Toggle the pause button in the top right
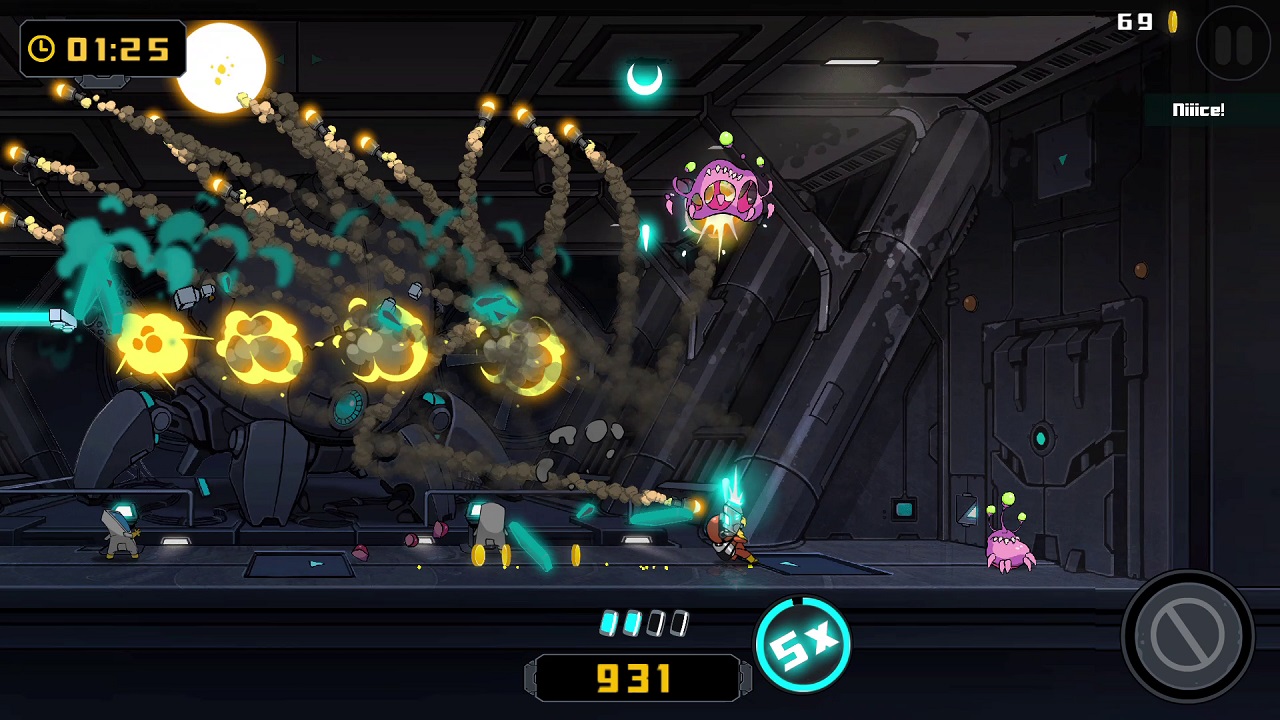The height and width of the screenshot is (720, 1280). pyautogui.click(x=1234, y=45)
